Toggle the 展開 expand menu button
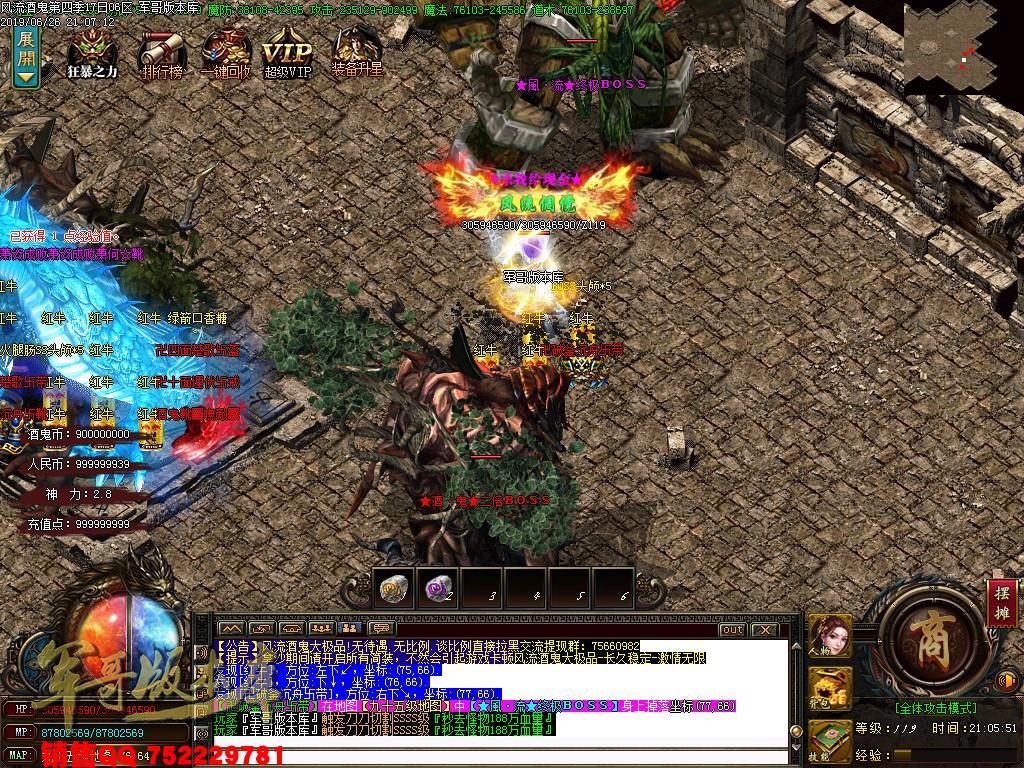 click(26, 56)
